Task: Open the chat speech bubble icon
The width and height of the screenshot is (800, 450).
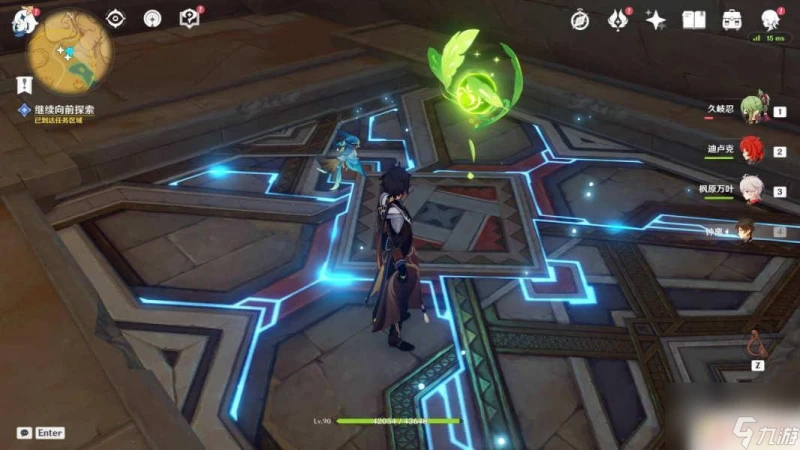Action: click(24, 433)
